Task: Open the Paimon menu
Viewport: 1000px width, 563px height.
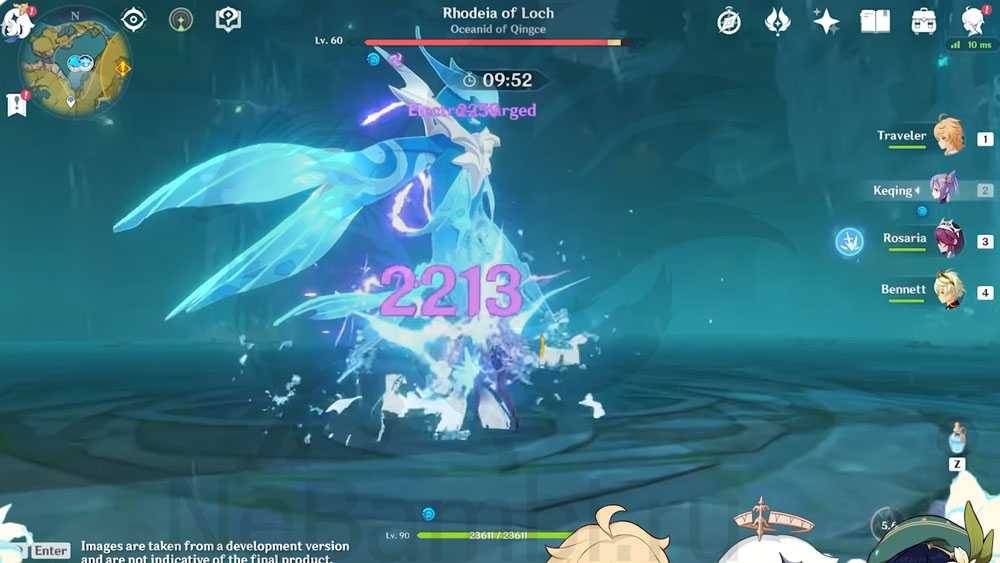Action: [17, 20]
